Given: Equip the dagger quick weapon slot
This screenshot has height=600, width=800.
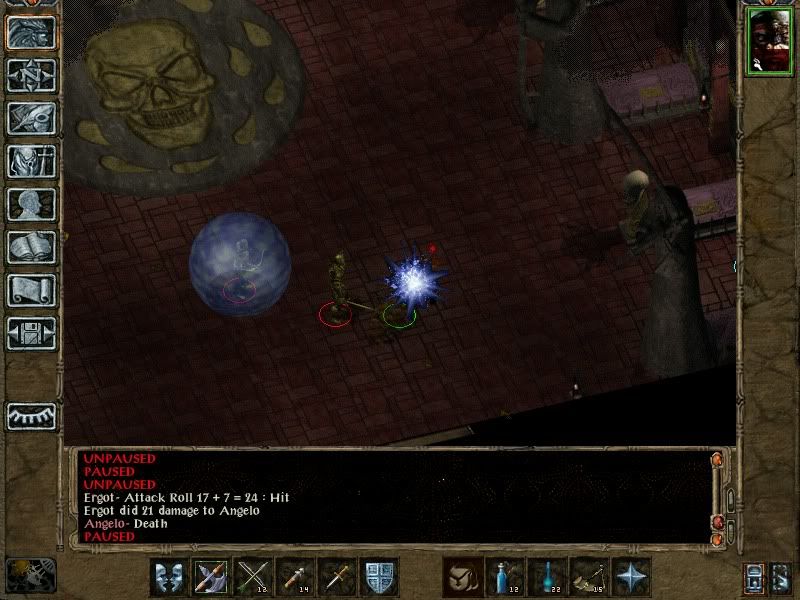Looking at the screenshot, I should click(x=337, y=577).
